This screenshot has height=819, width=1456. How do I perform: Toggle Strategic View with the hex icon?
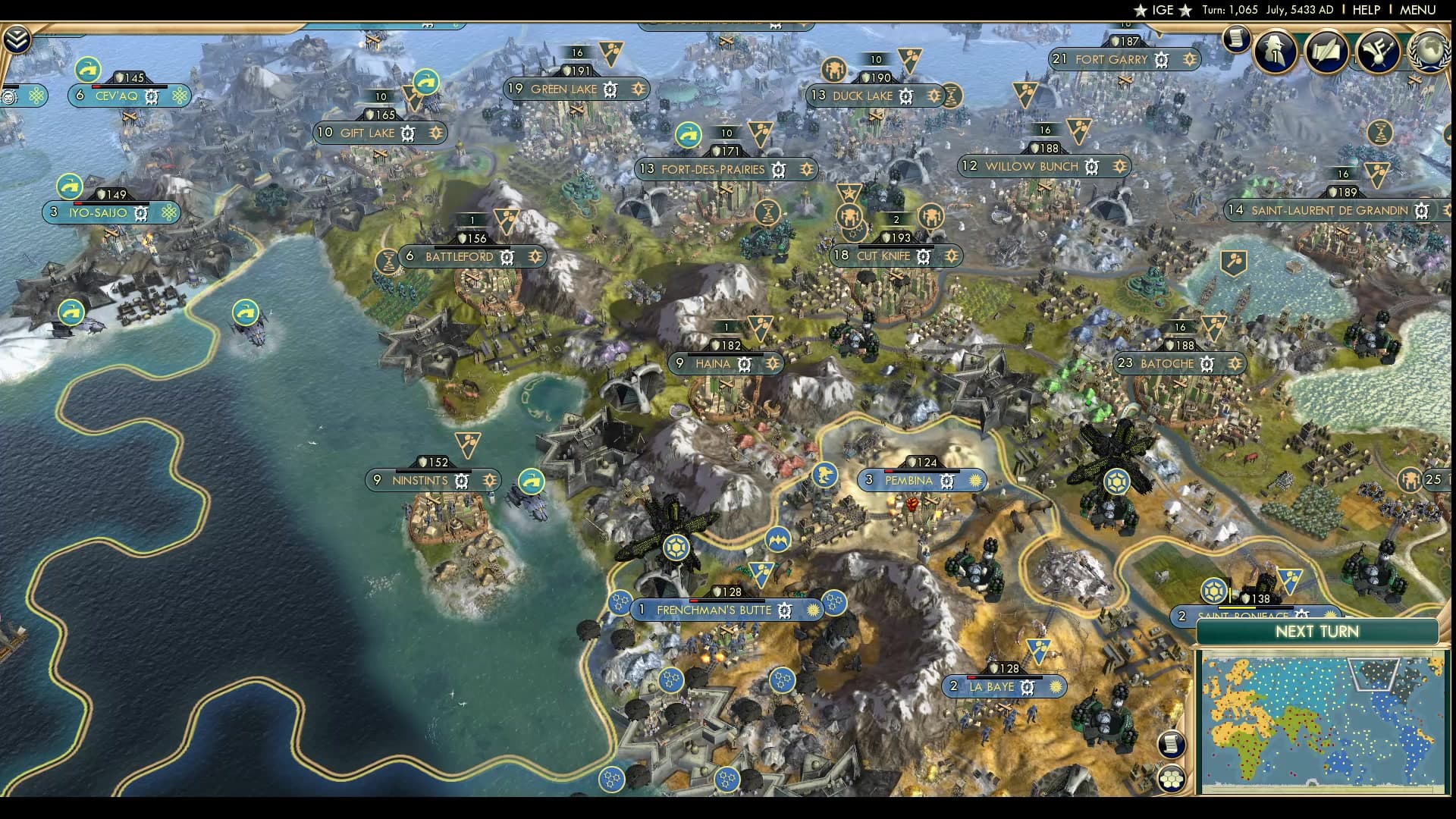click(x=1172, y=777)
